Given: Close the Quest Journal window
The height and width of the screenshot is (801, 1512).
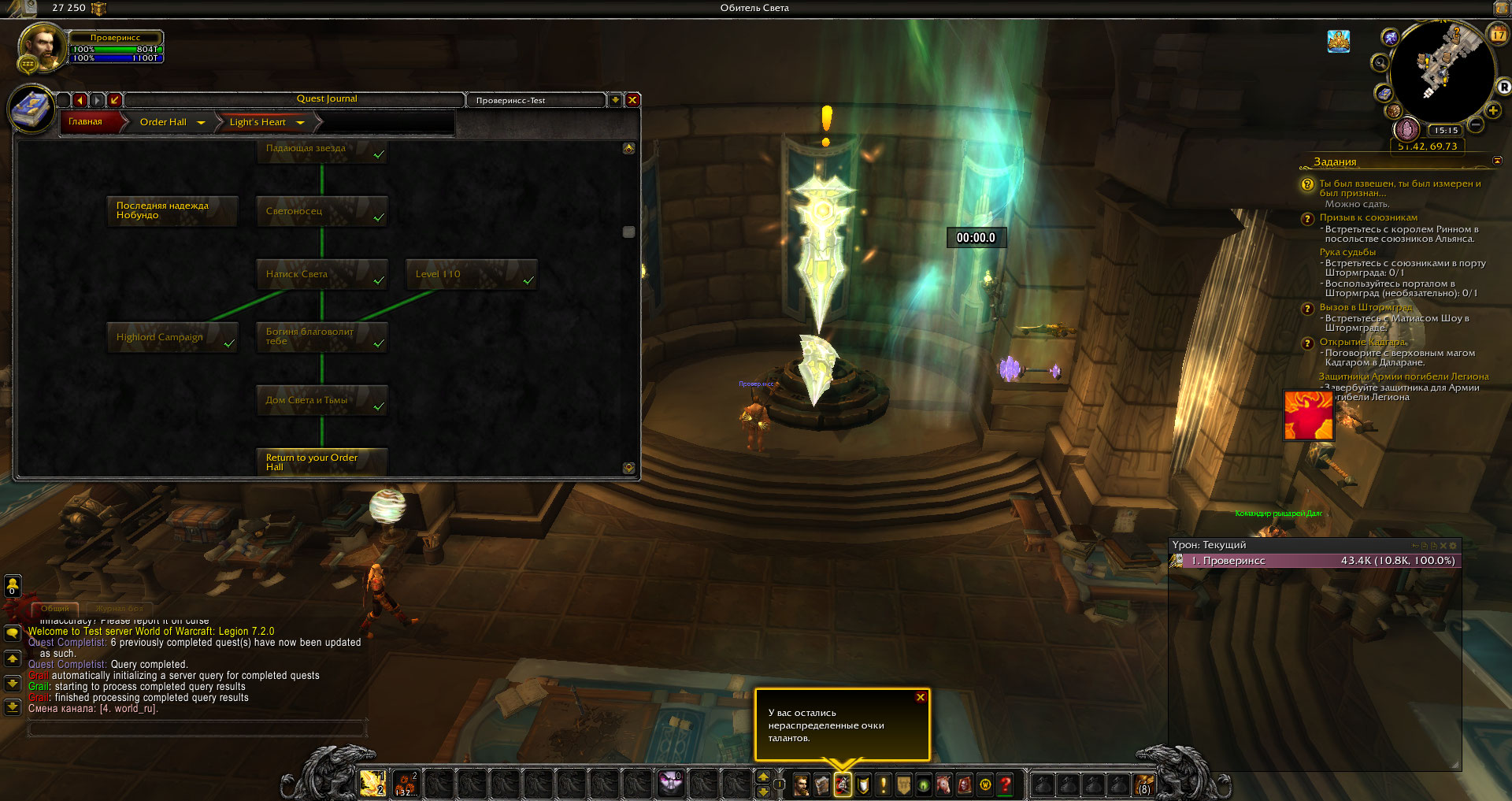Looking at the screenshot, I should pos(632,100).
